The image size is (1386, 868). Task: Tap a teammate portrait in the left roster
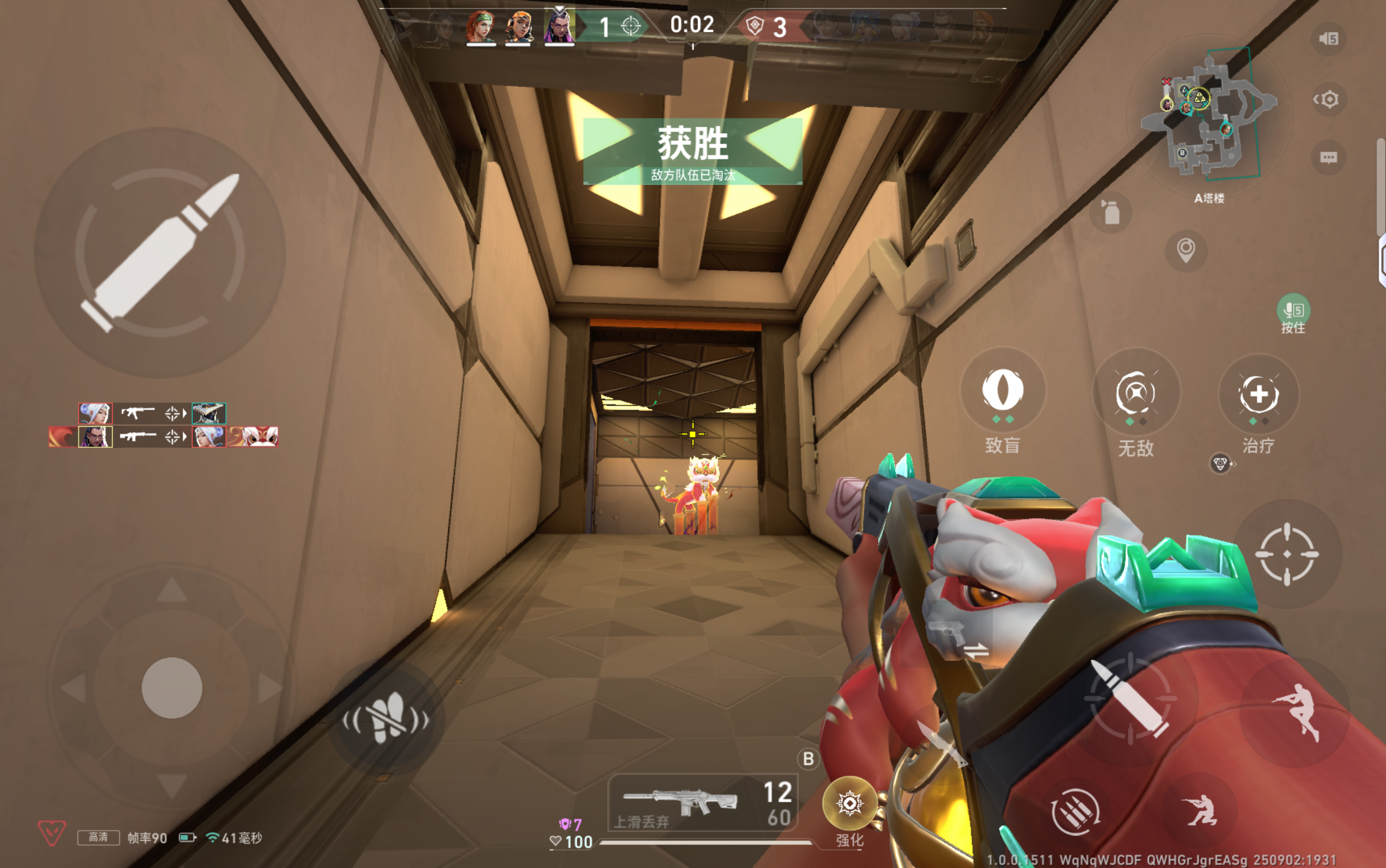pos(96,413)
